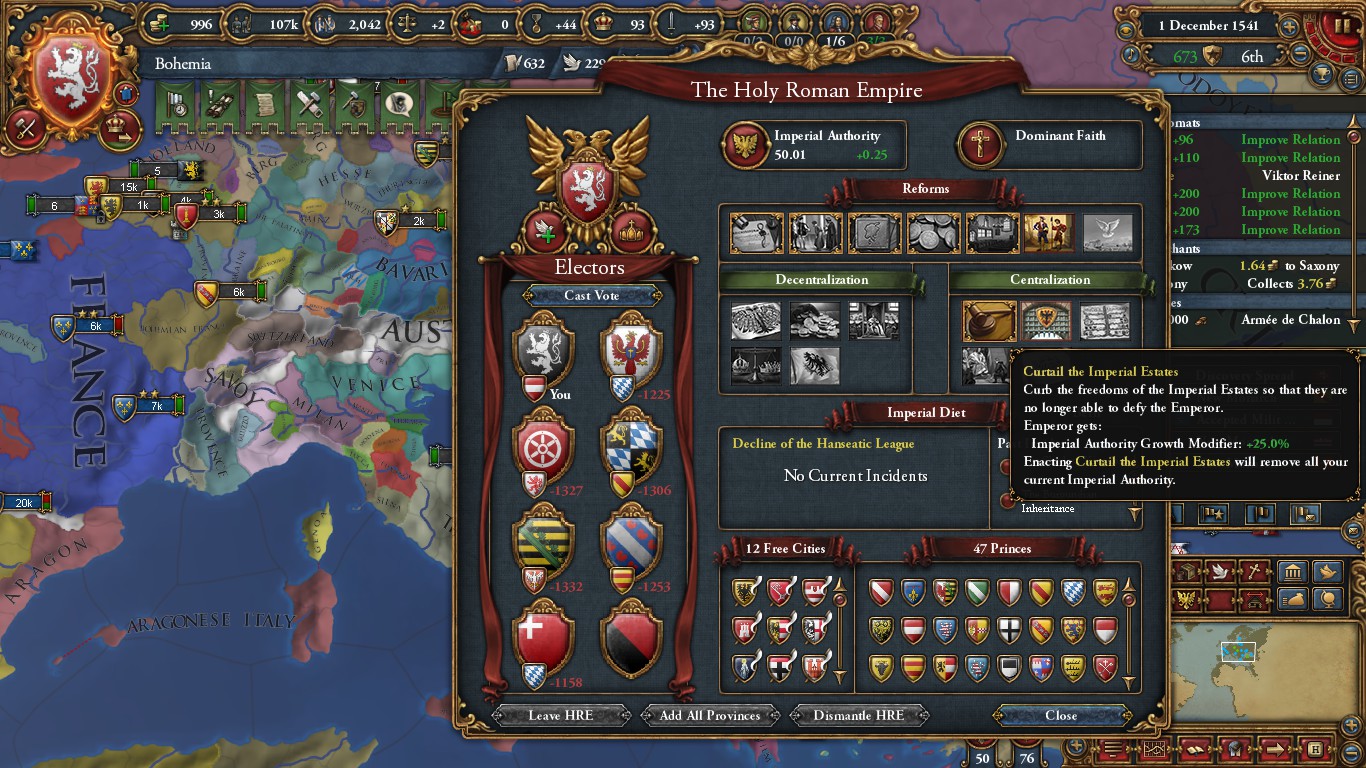Select the Dismantle HRE button

(x=858, y=715)
